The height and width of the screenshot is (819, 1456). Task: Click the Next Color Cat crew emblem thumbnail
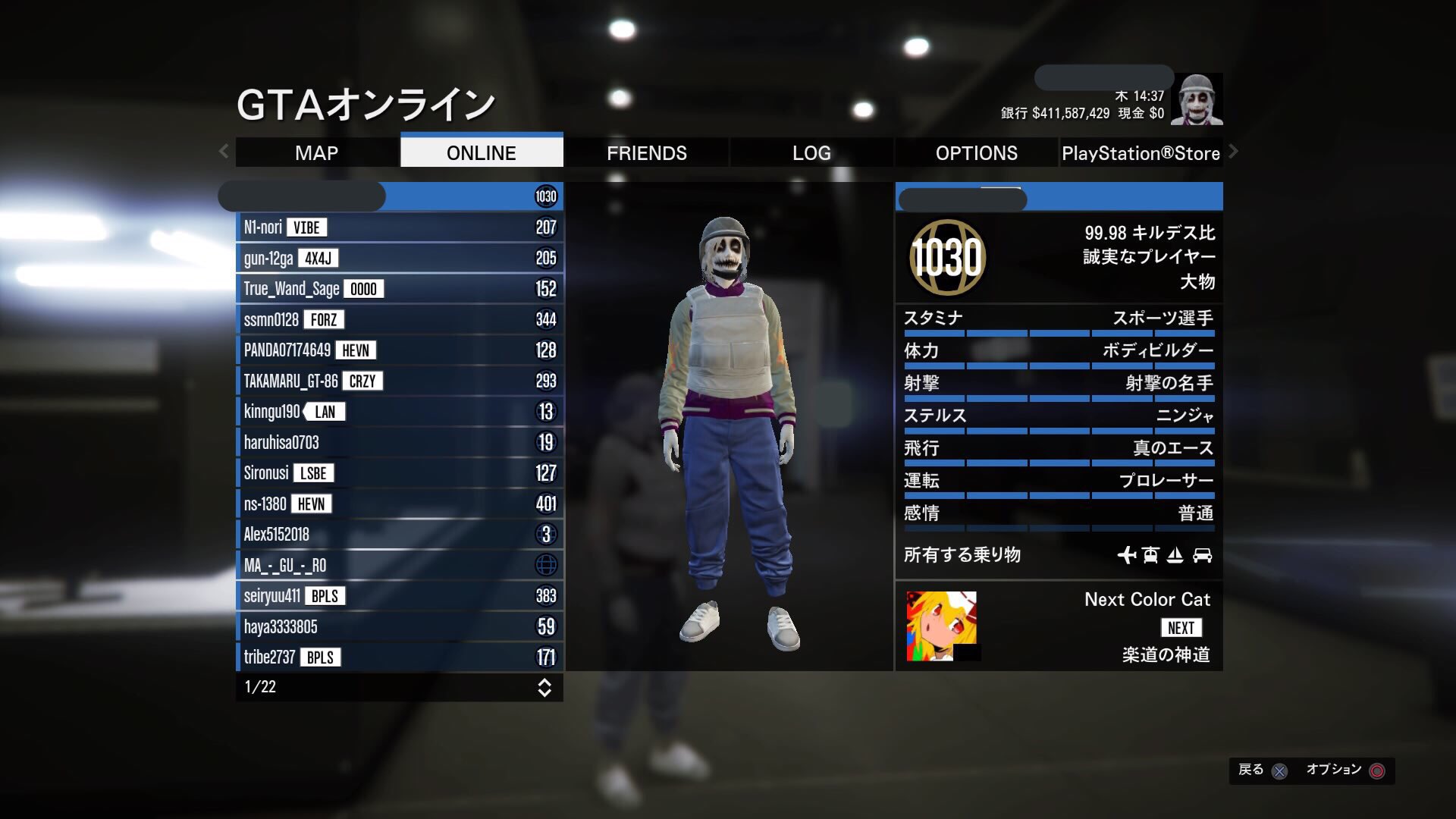coord(940,627)
